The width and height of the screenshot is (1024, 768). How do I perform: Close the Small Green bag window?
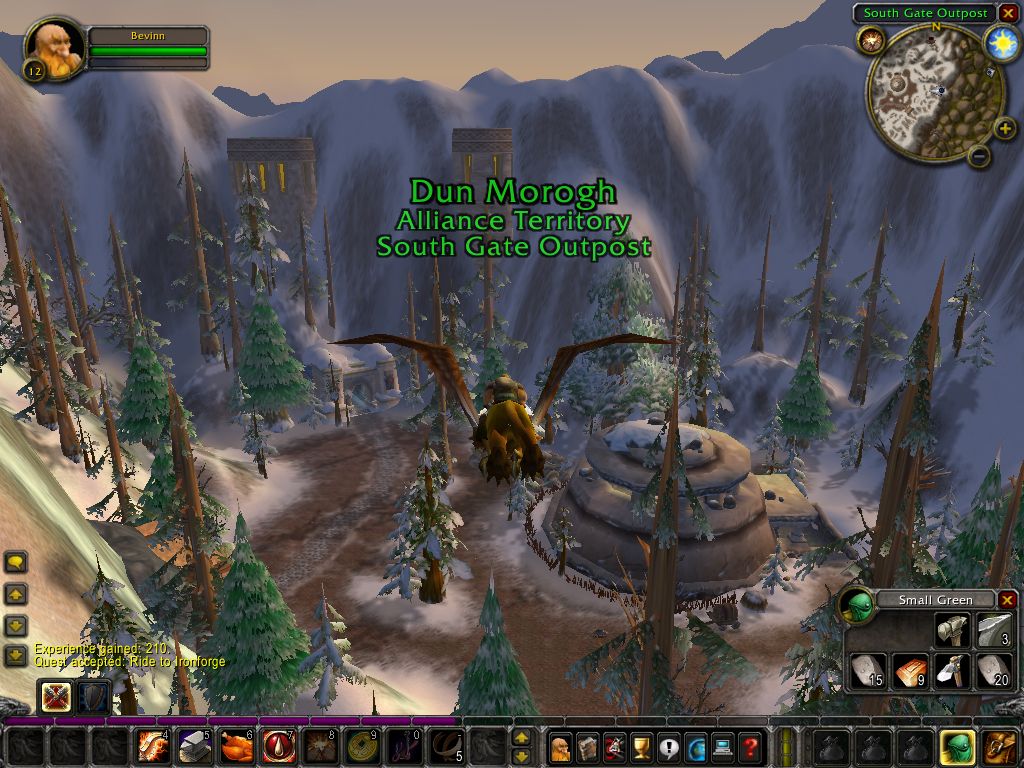click(x=1007, y=600)
